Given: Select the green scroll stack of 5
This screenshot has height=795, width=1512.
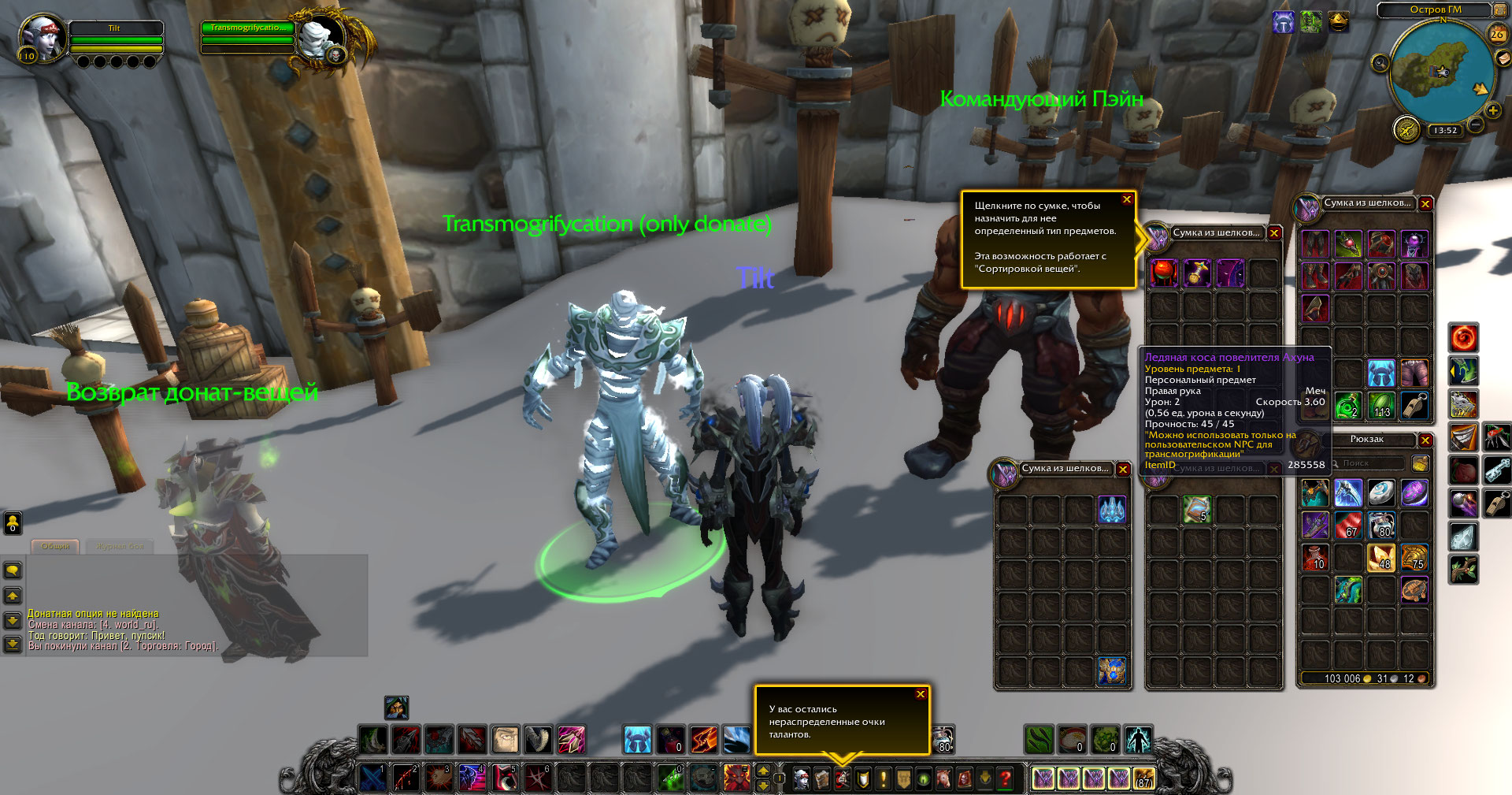Looking at the screenshot, I should point(1196,510).
